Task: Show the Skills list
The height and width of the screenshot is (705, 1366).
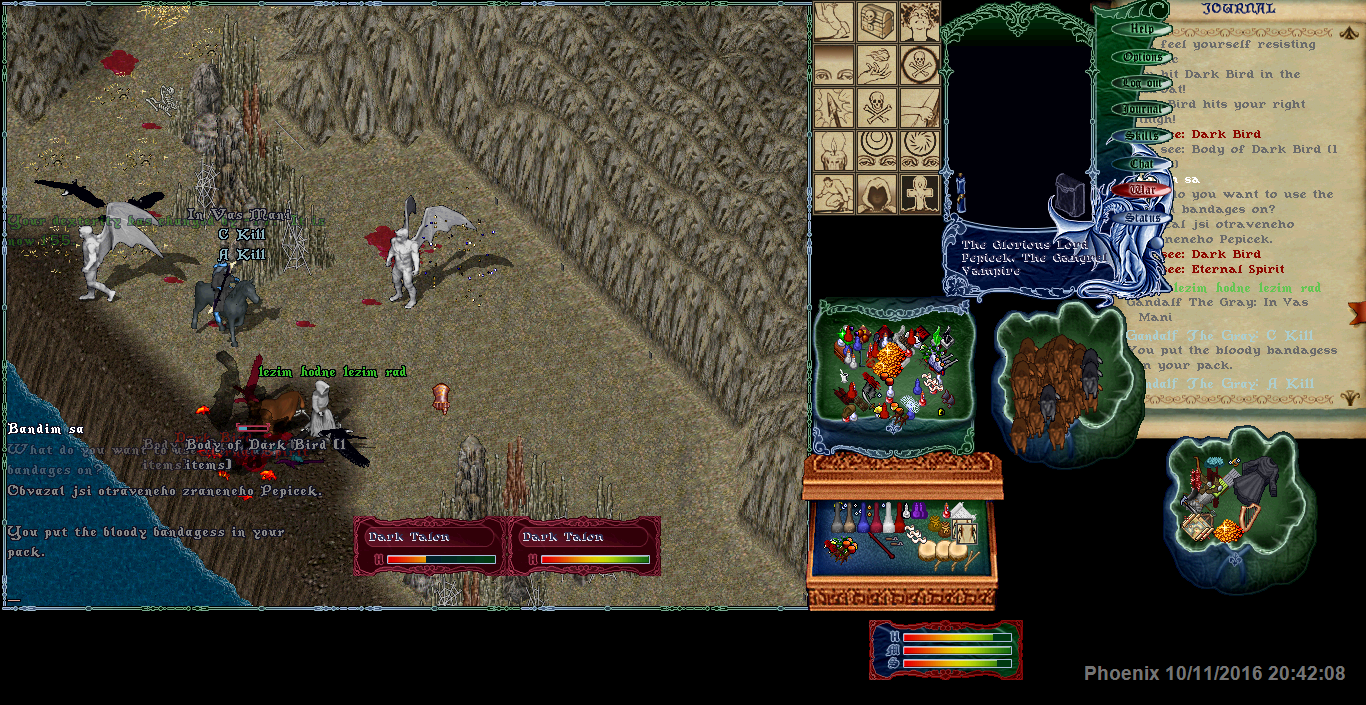Action: (x=1141, y=136)
